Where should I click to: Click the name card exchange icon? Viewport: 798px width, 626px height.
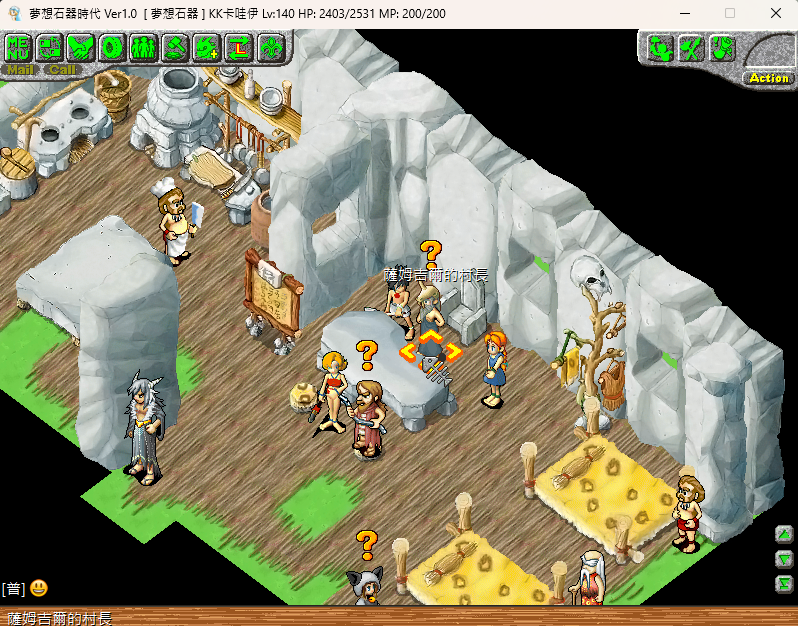click(49, 47)
